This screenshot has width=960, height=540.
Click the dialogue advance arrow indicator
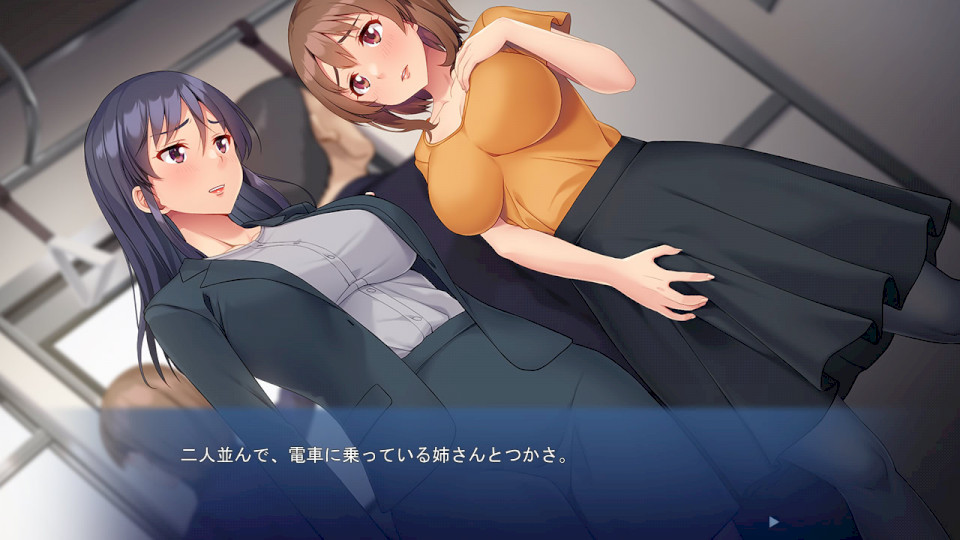[772, 521]
